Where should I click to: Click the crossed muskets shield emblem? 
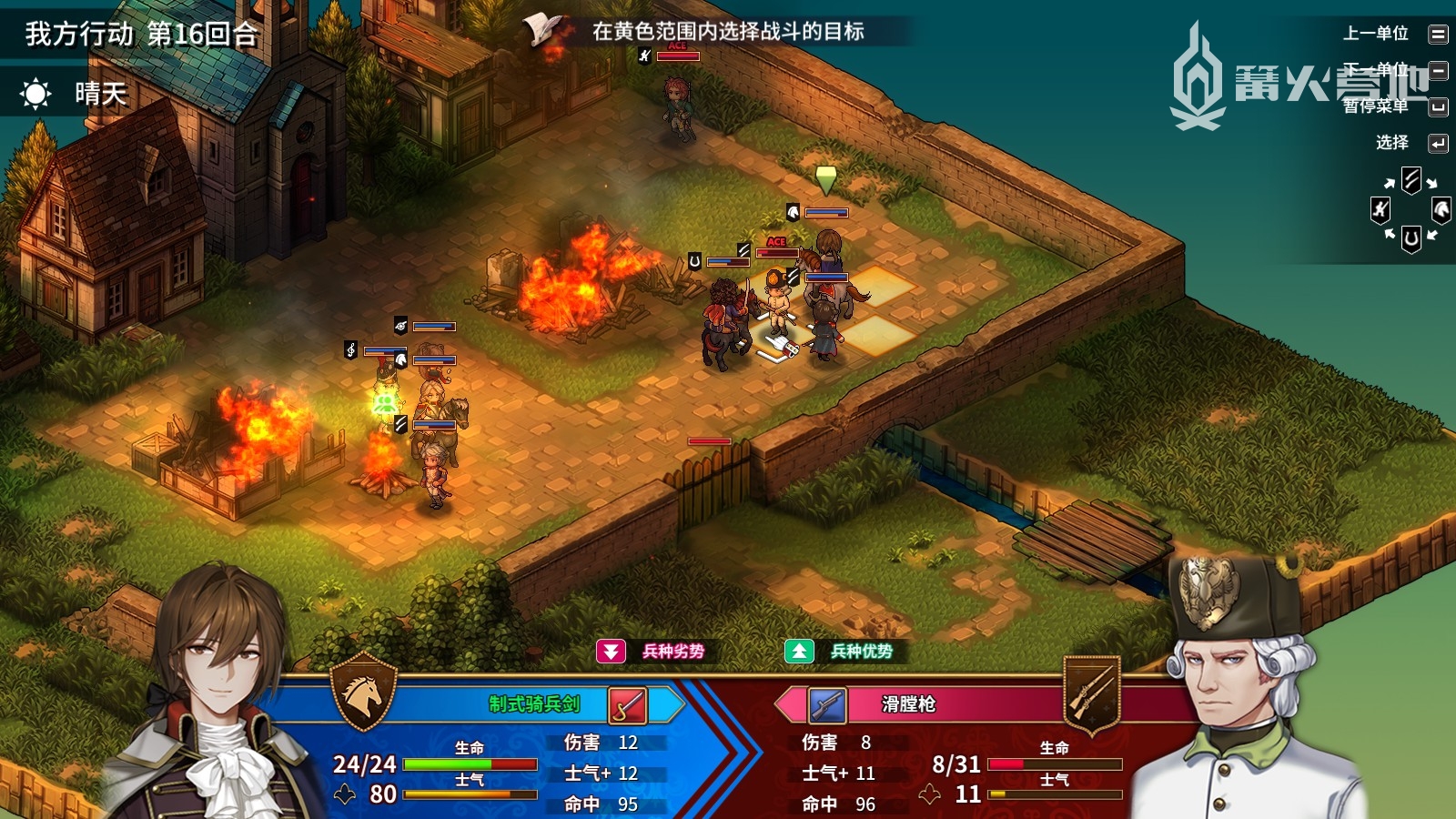(1091, 693)
